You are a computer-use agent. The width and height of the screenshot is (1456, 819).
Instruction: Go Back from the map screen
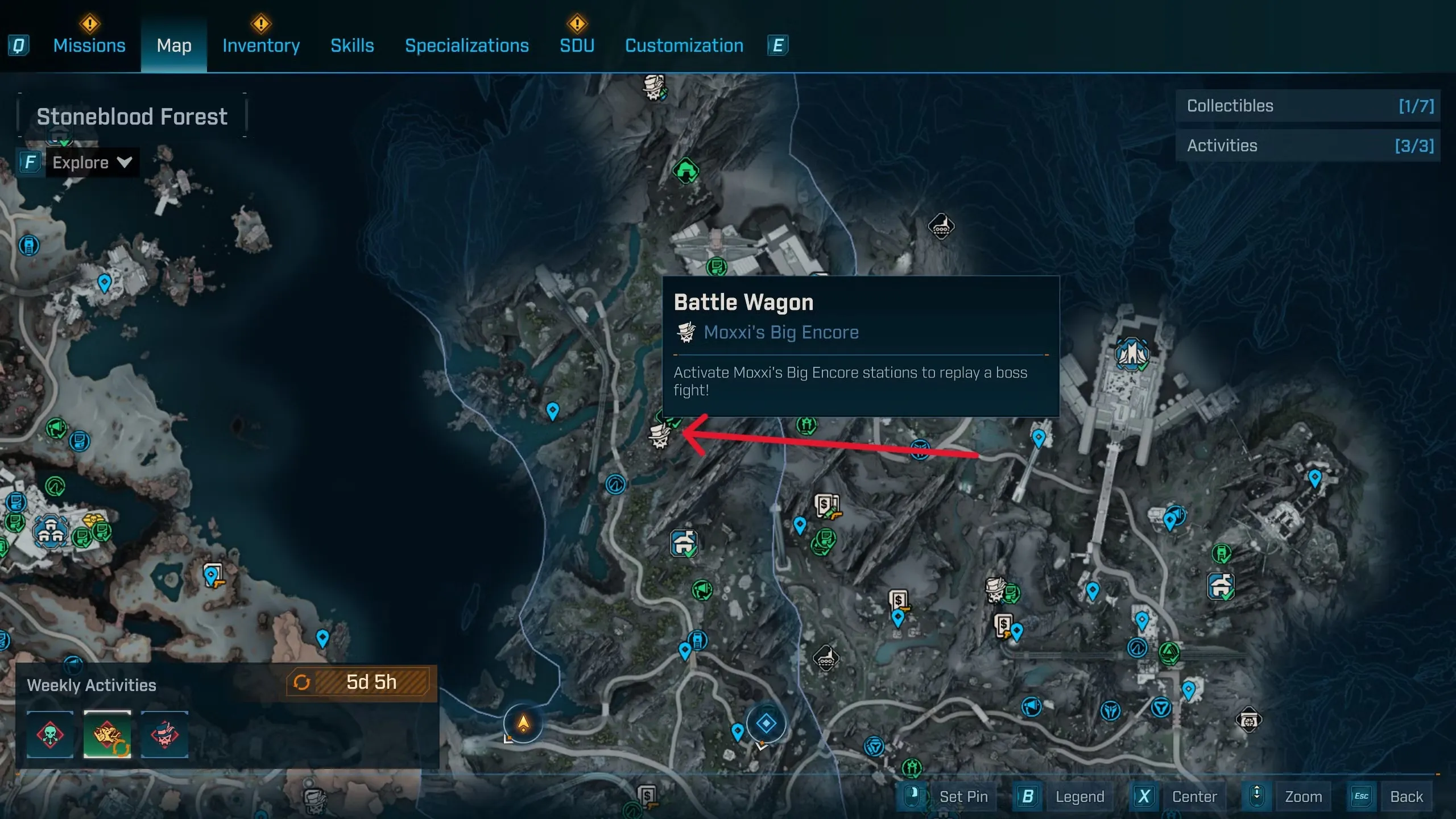(x=1406, y=796)
